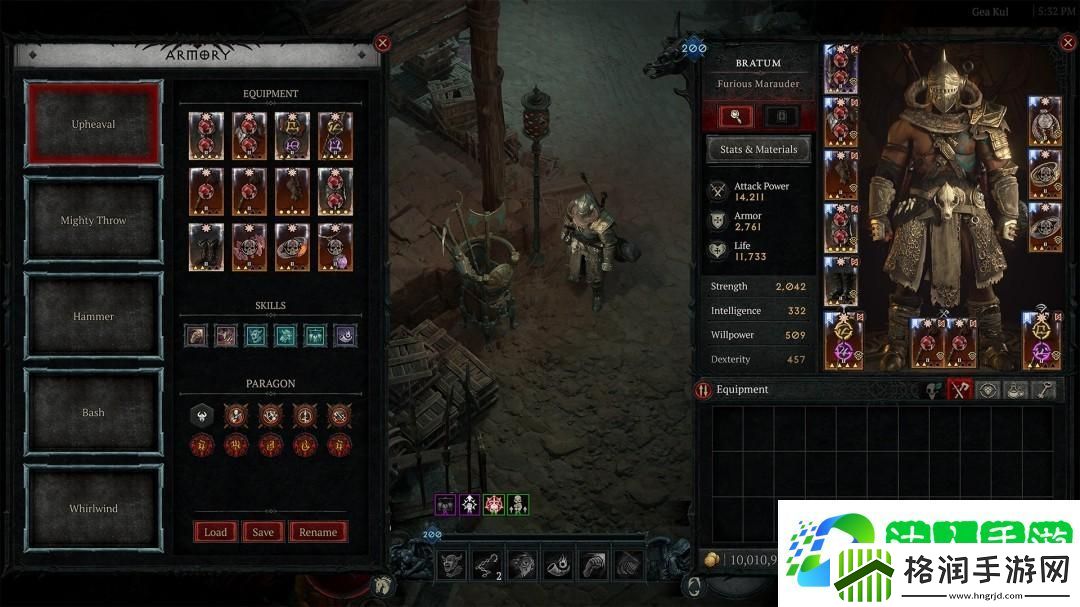Switch to the potion consumables tab
The image size is (1080, 607).
pos(1015,390)
